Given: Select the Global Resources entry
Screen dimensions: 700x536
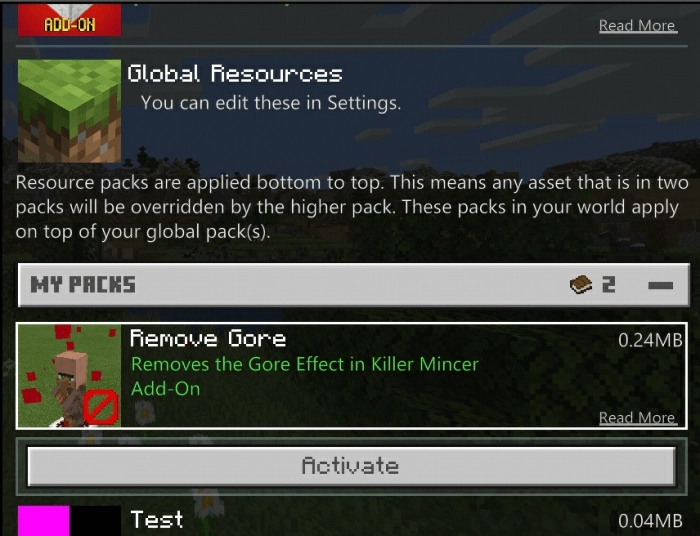Looking at the screenshot, I should (x=300, y=88).
